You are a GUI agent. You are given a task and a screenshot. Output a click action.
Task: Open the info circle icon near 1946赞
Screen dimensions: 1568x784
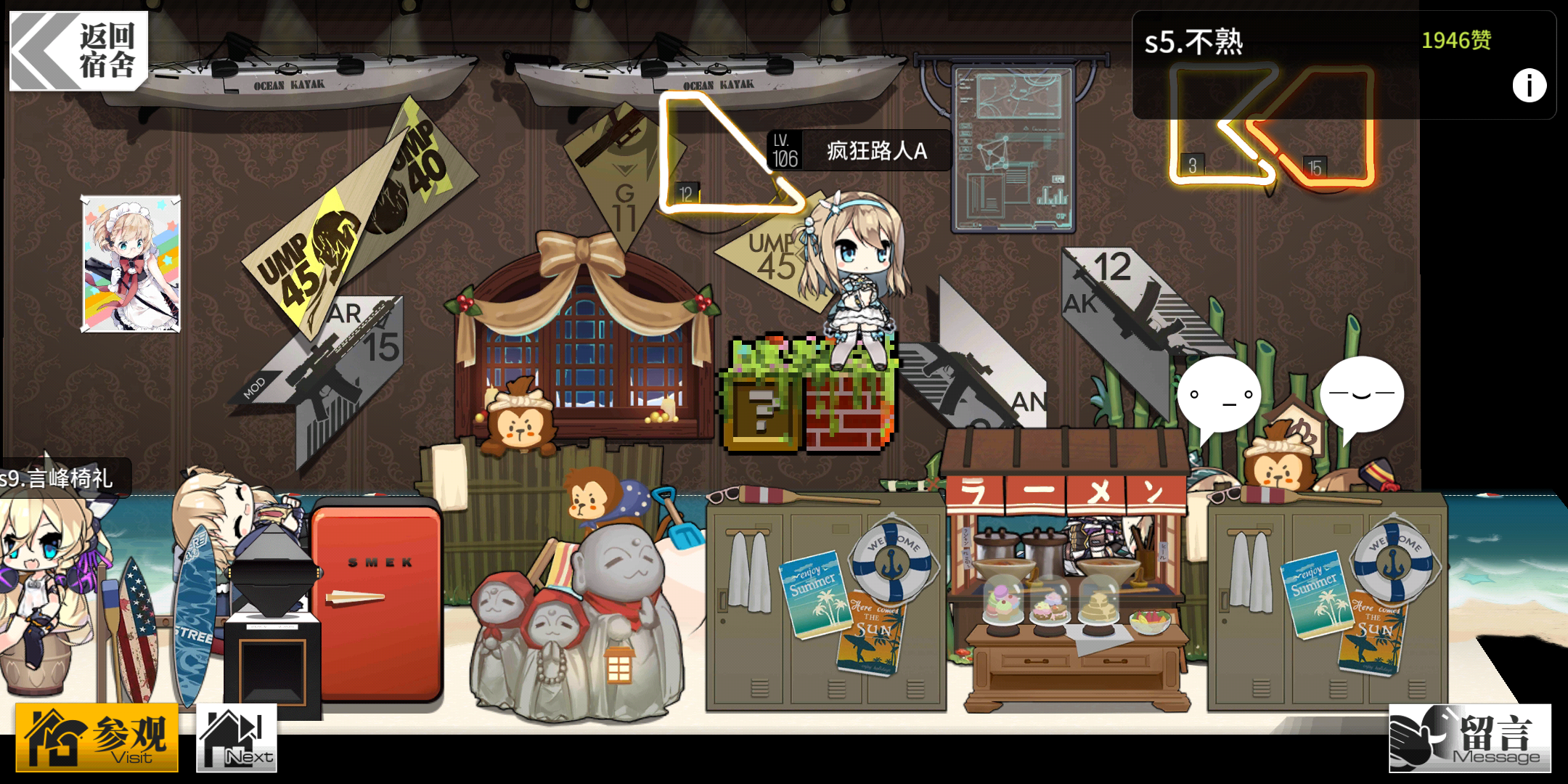pyautogui.click(x=1528, y=86)
